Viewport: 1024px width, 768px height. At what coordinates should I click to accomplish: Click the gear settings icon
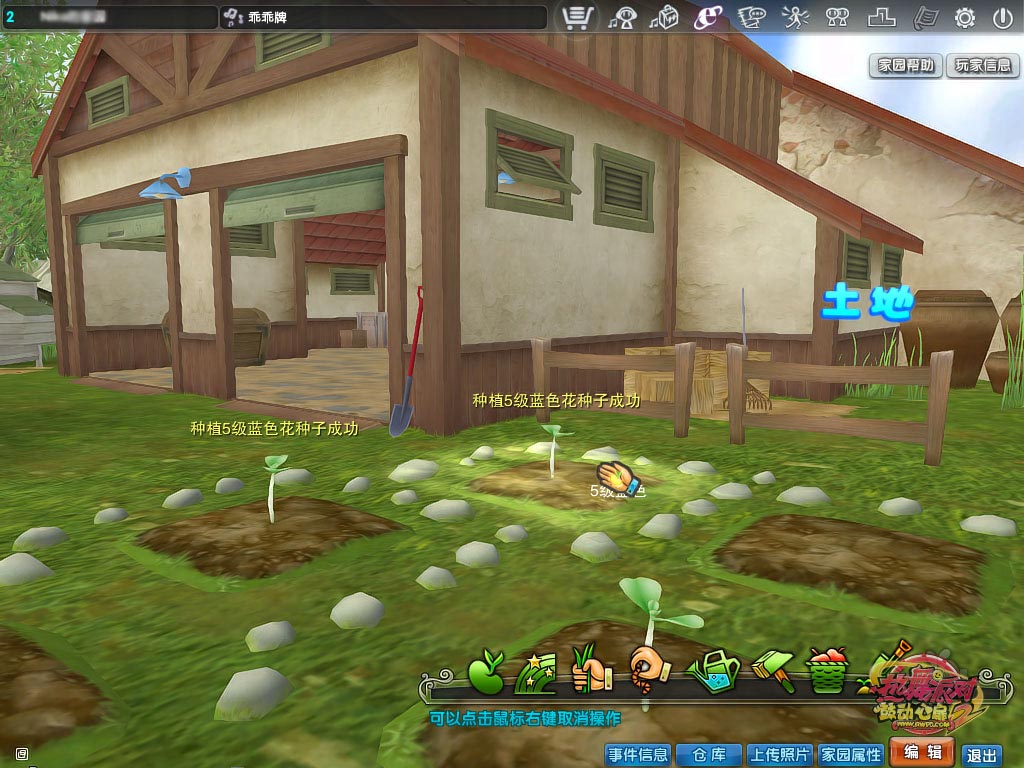click(965, 17)
